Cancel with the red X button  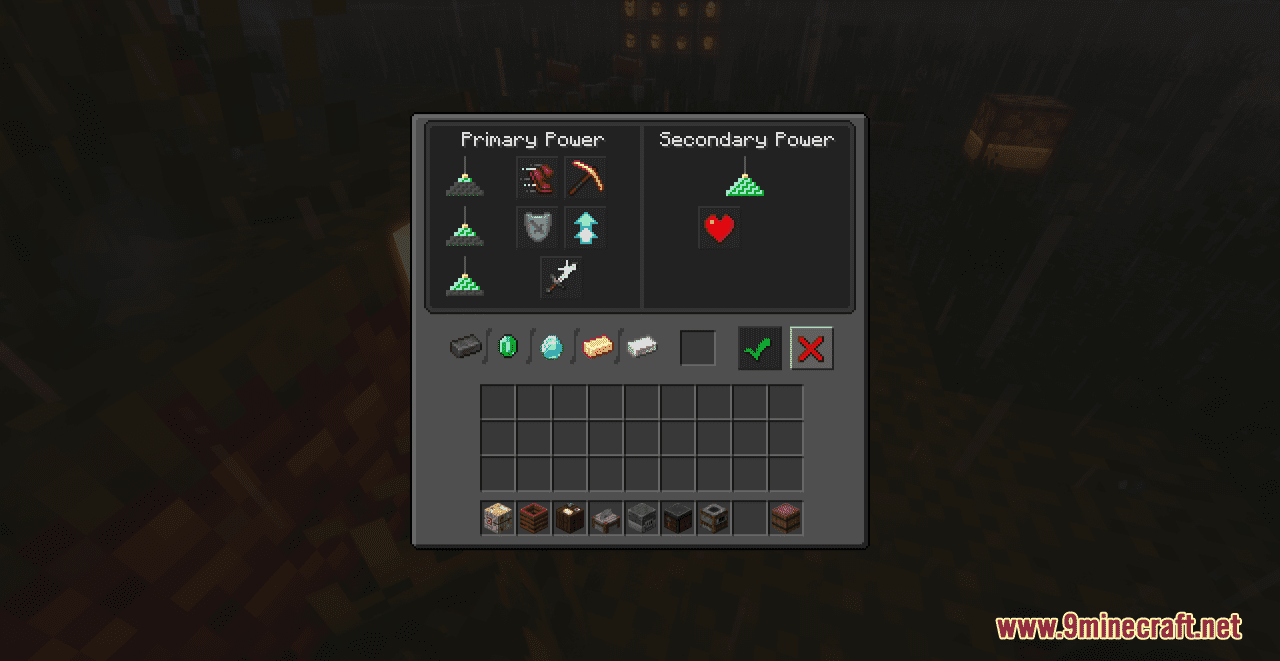tap(811, 348)
